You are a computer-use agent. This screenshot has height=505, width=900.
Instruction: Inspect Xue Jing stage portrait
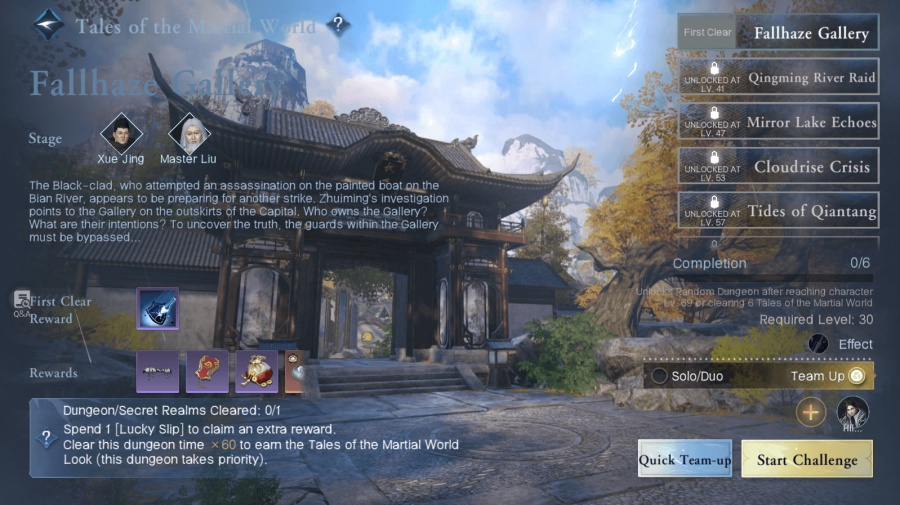point(121,133)
